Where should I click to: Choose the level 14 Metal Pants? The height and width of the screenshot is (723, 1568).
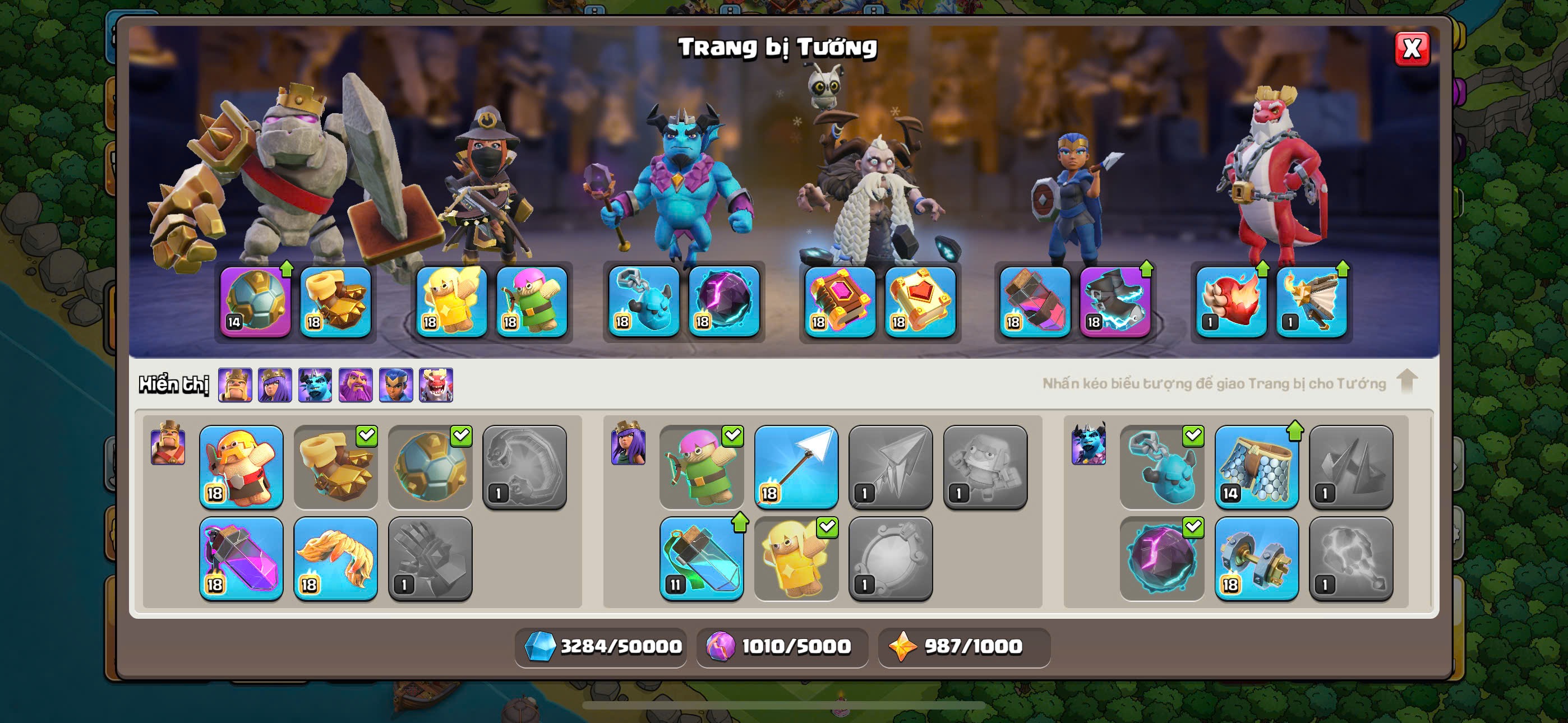pyautogui.click(x=1256, y=467)
